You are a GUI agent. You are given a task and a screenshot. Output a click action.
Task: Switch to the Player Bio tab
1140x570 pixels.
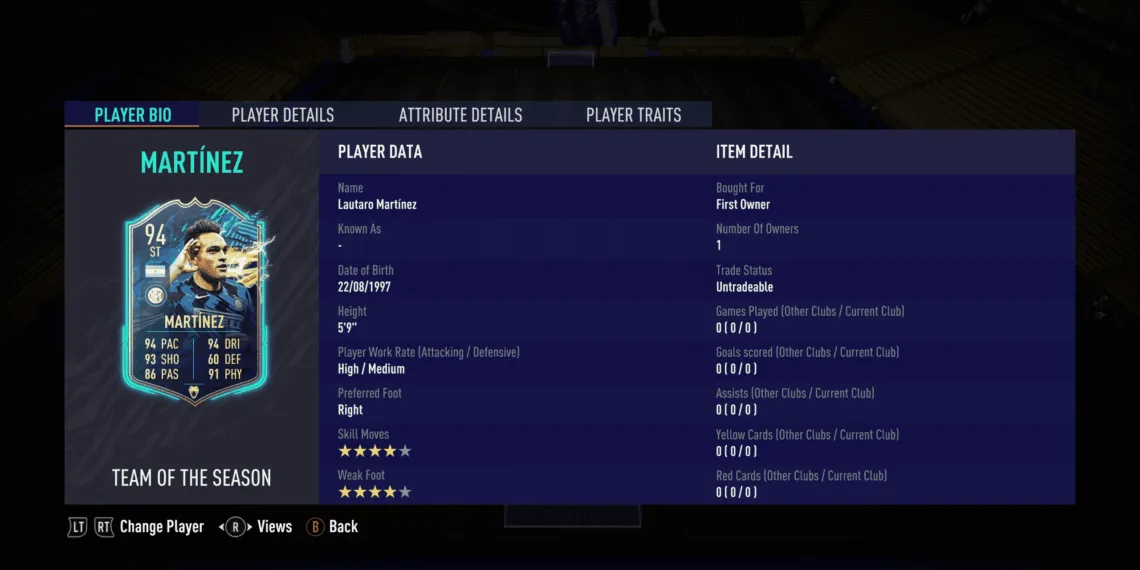click(132, 115)
